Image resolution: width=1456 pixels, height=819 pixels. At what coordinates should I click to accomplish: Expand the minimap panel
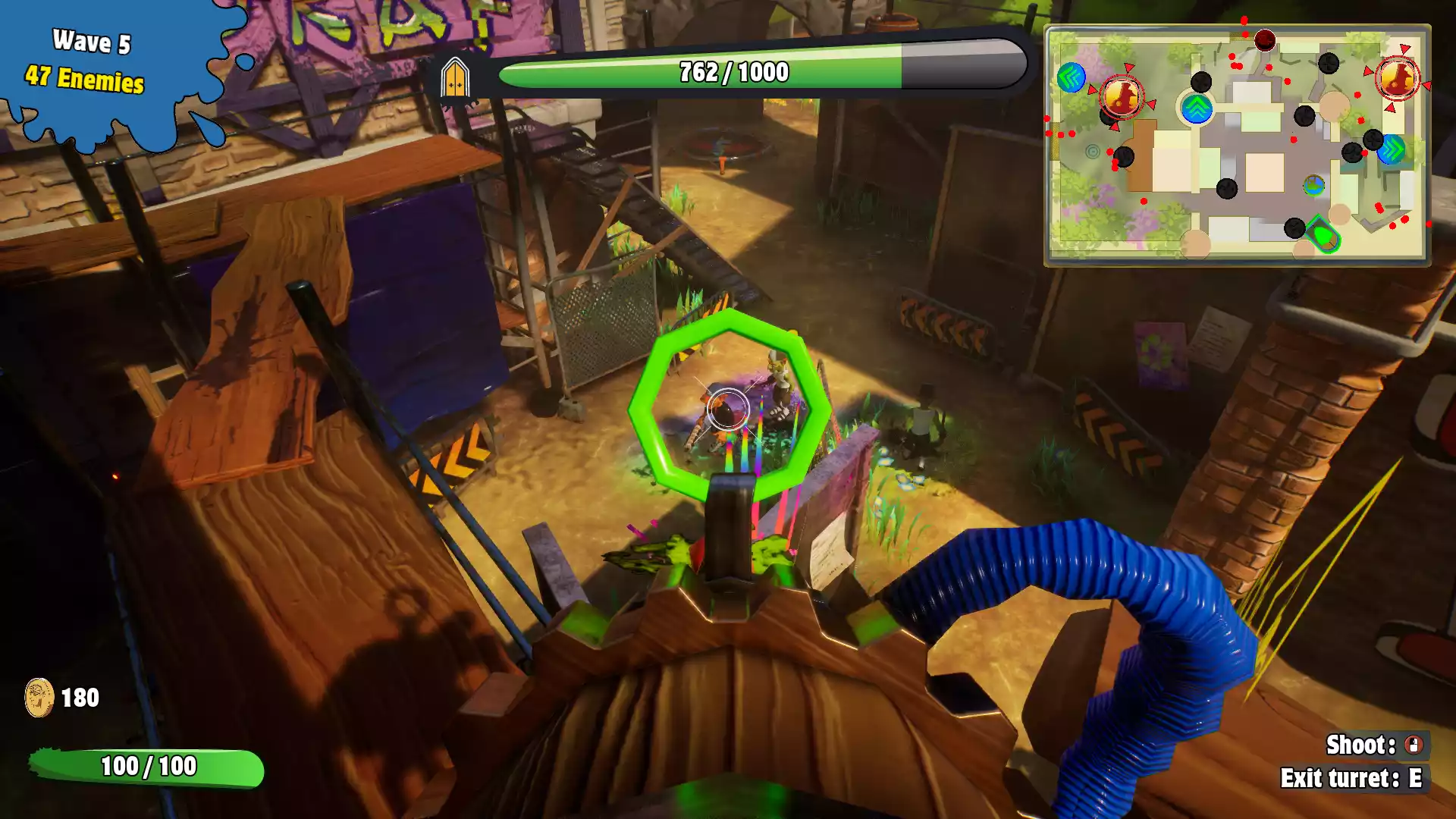tap(1238, 144)
